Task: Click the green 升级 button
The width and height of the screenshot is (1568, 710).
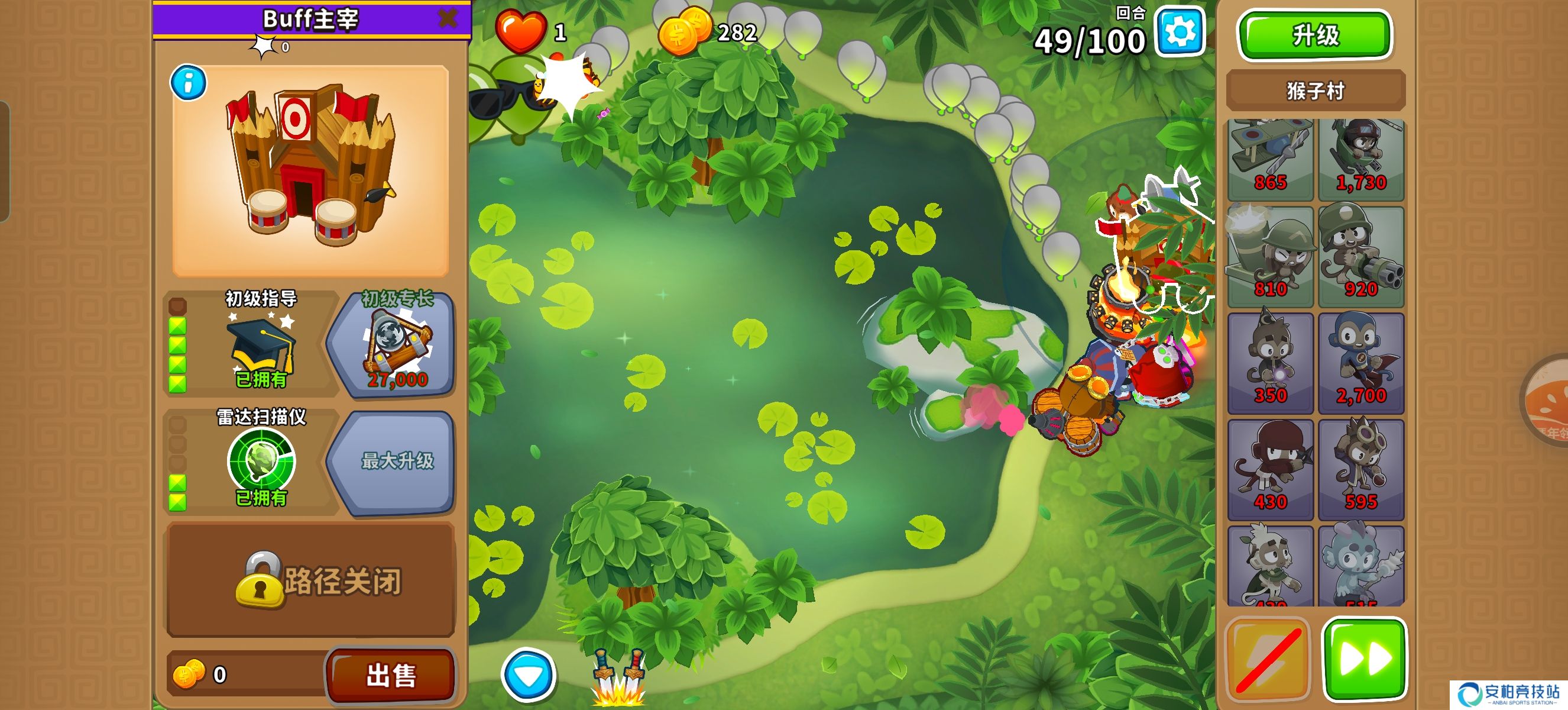Action: coord(1314,35)
